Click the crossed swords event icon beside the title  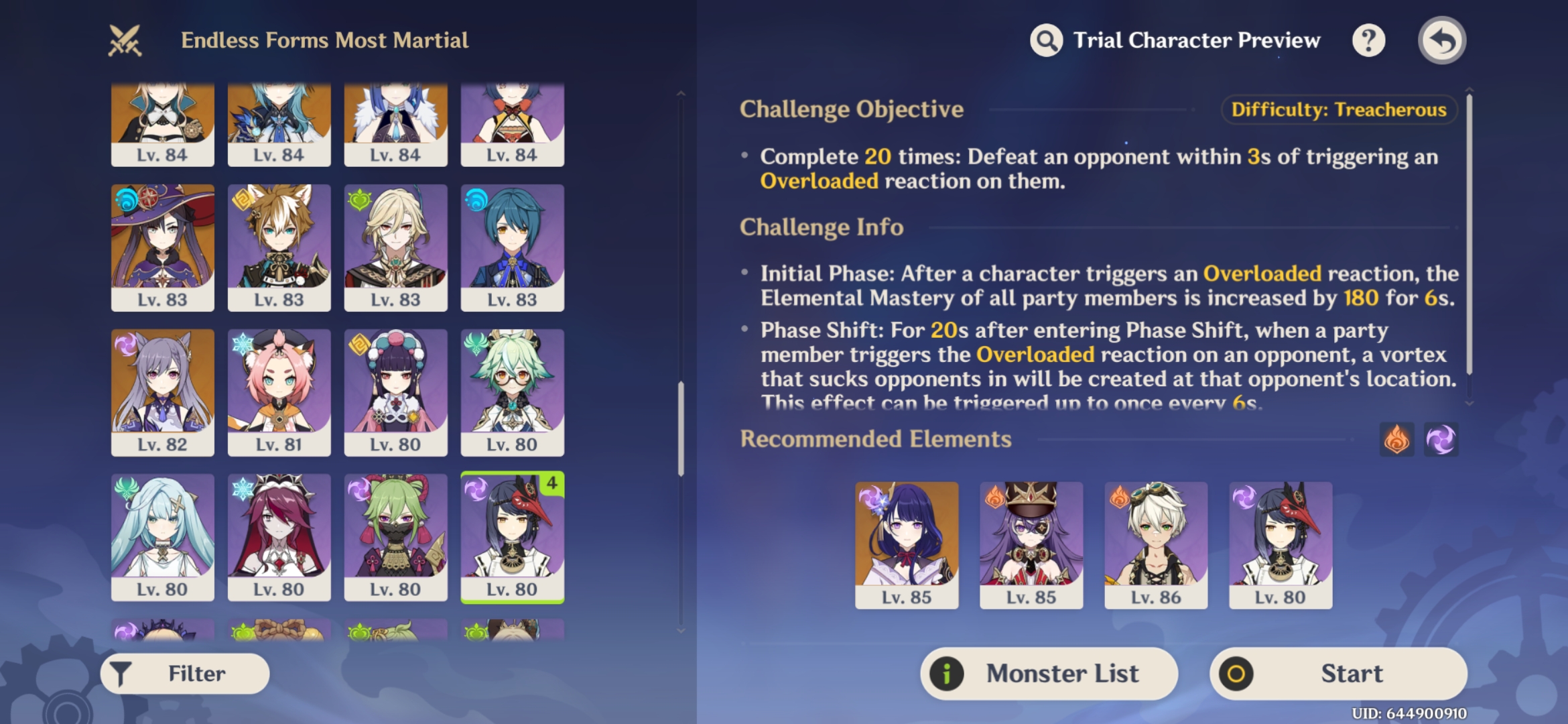click(125, 39)
